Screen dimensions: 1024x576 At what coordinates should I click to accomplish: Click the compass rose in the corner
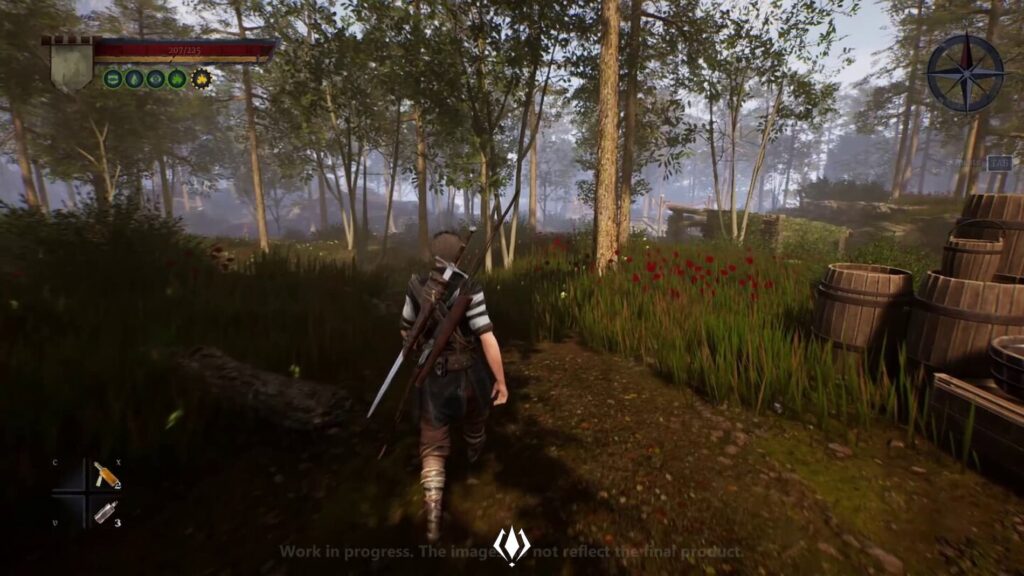[965, 73]
